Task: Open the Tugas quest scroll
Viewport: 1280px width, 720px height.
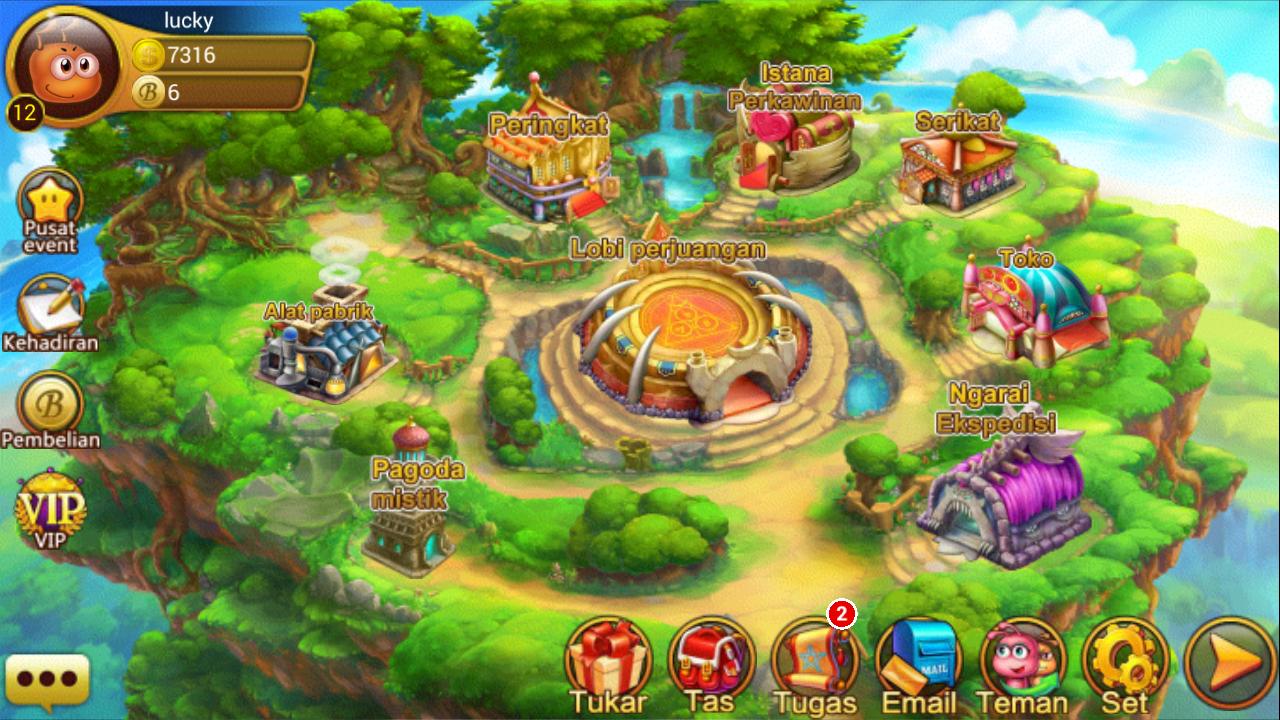Action: pyautogui.click(x=815, y=657)
